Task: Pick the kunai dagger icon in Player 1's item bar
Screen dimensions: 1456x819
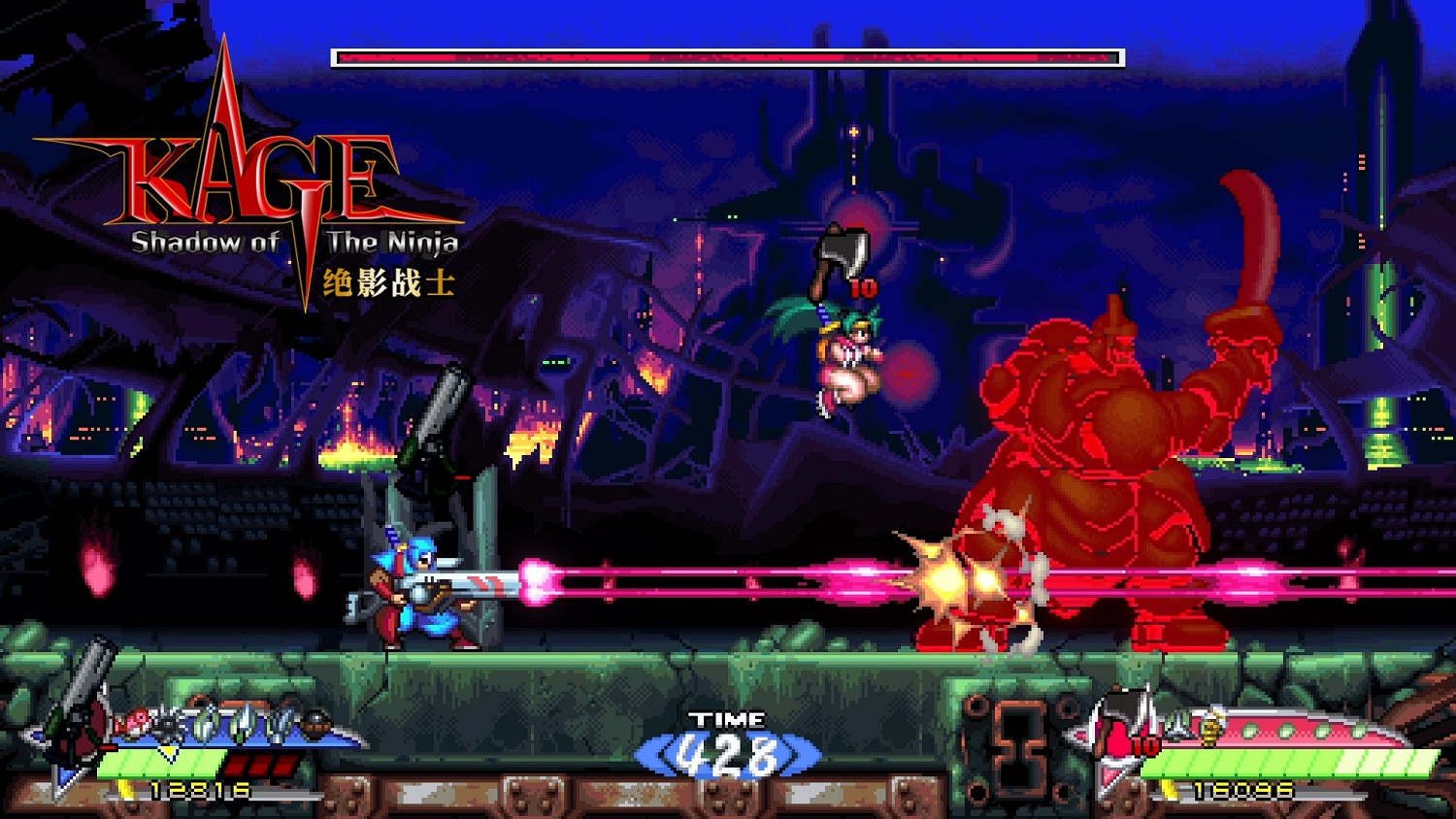Action: point(203,724)
